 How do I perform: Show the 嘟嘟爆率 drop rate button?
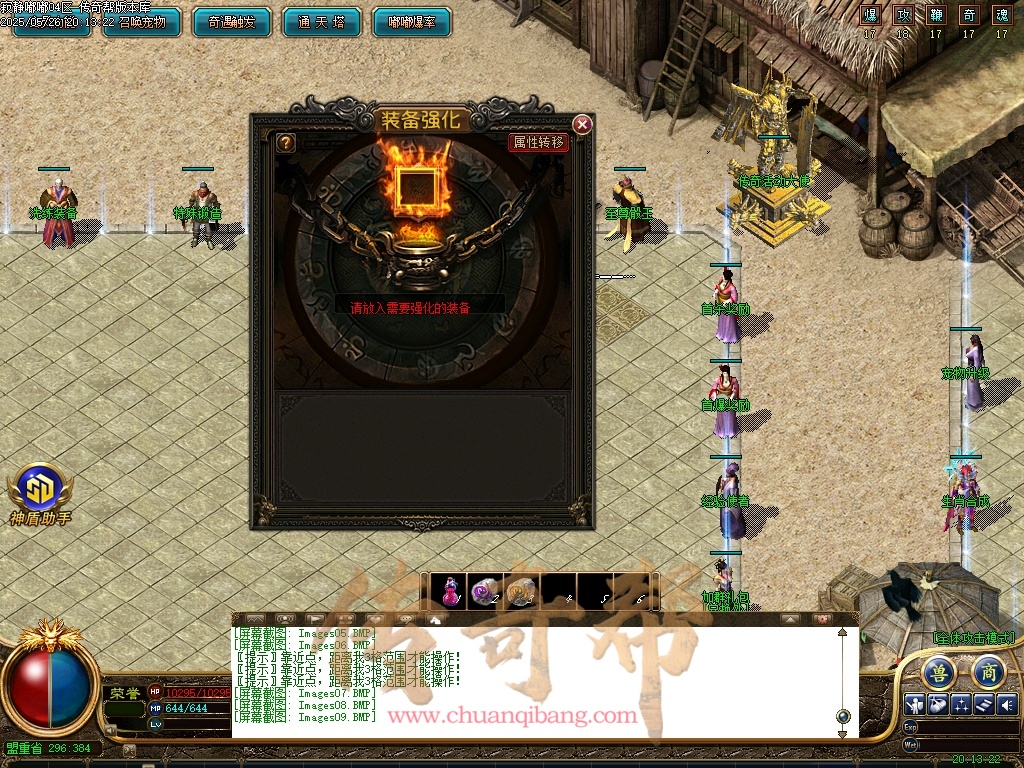[411, 21]
